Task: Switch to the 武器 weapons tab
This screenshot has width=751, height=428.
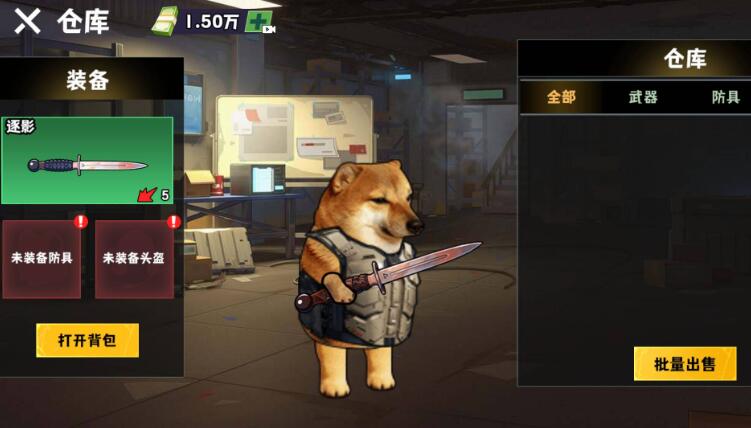Action: click(643, 97)
